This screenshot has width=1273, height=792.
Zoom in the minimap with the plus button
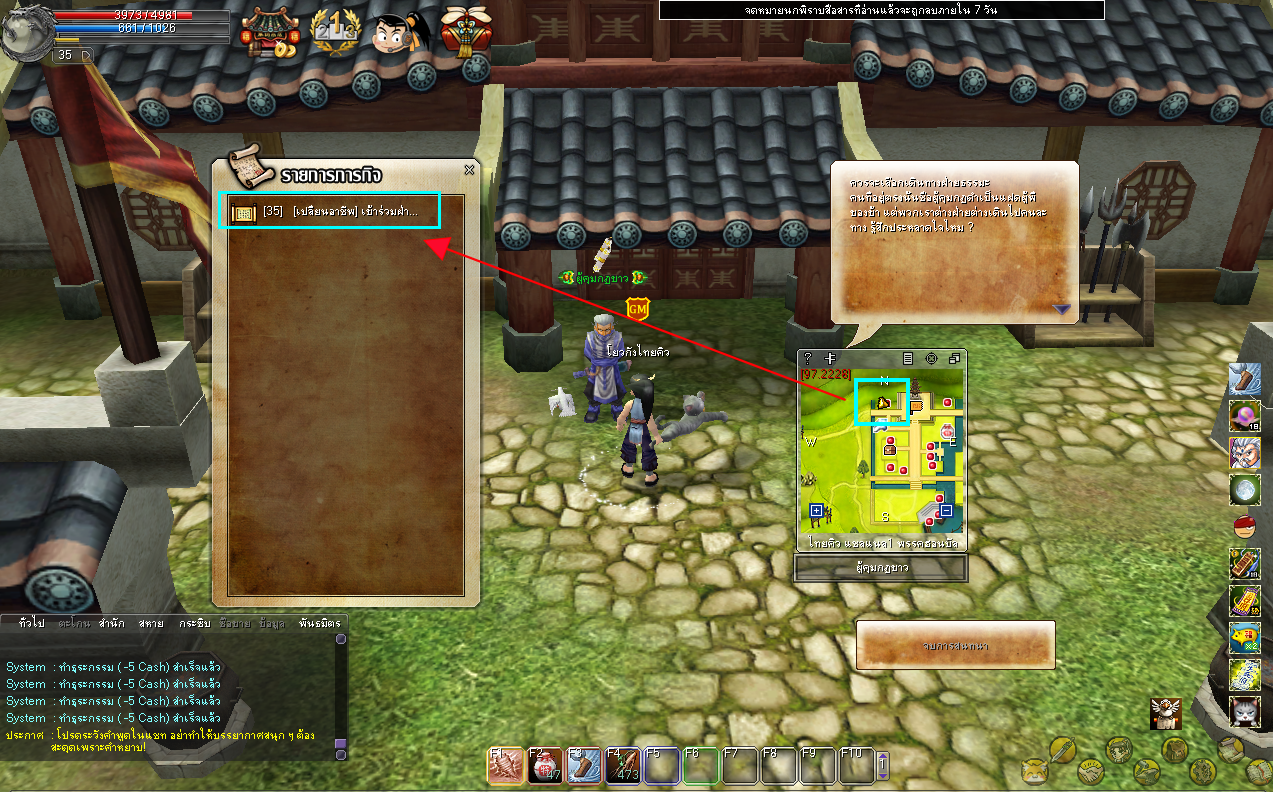coord(816,511)
